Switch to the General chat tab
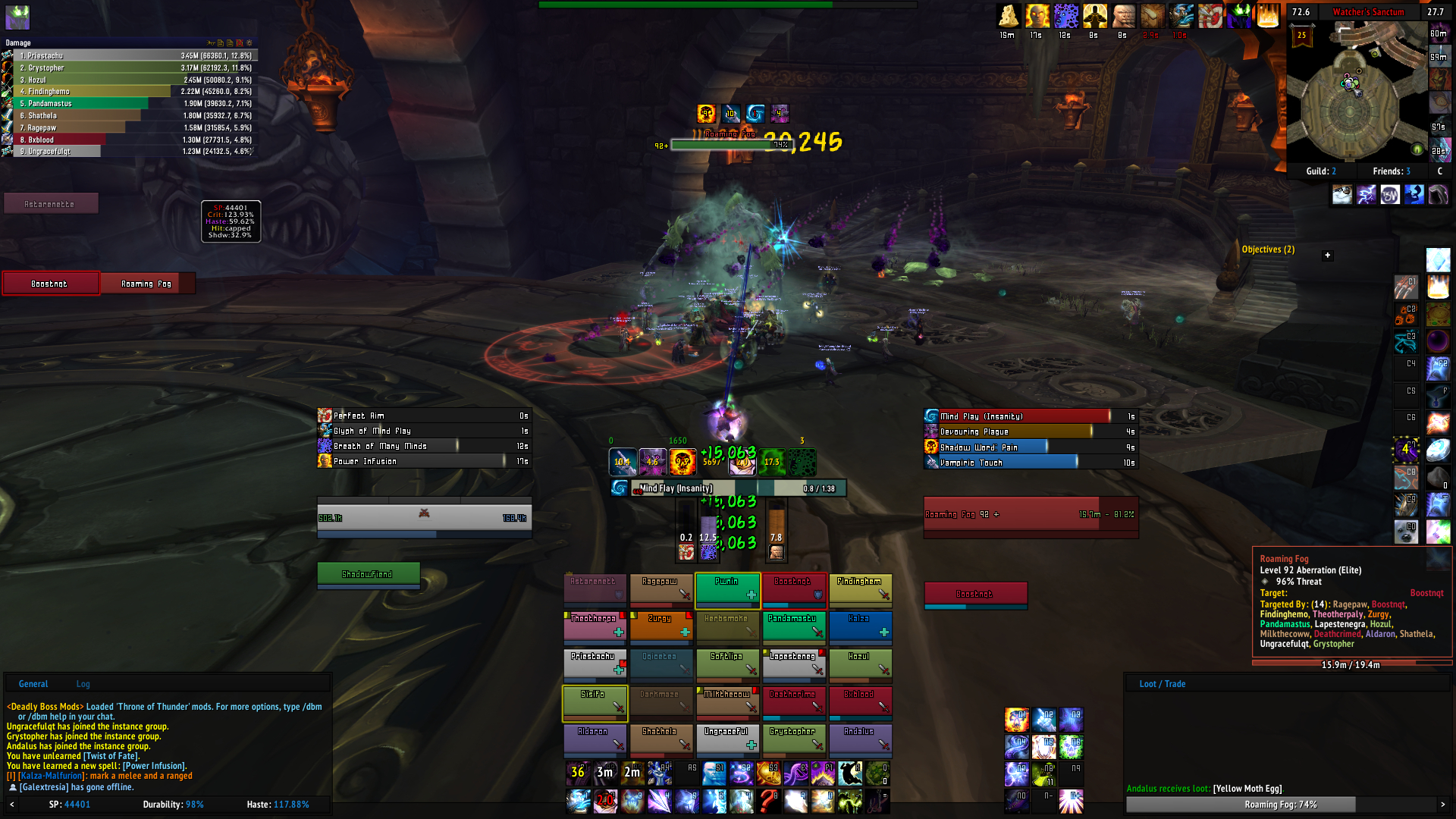The height and width of the screenshot is (819, 1456). (33, 684)
